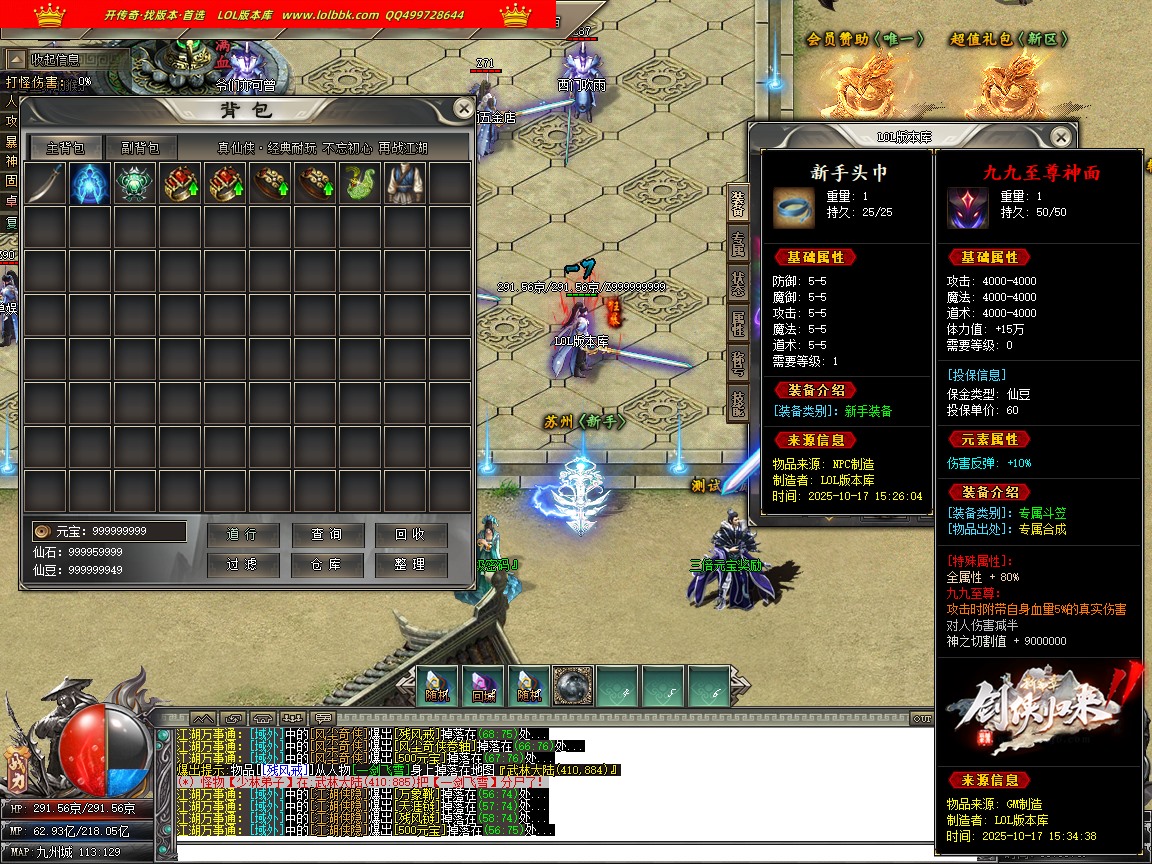1152x864 pixels.
Task: Open the 查询 query function
Action: coord(327,535)
